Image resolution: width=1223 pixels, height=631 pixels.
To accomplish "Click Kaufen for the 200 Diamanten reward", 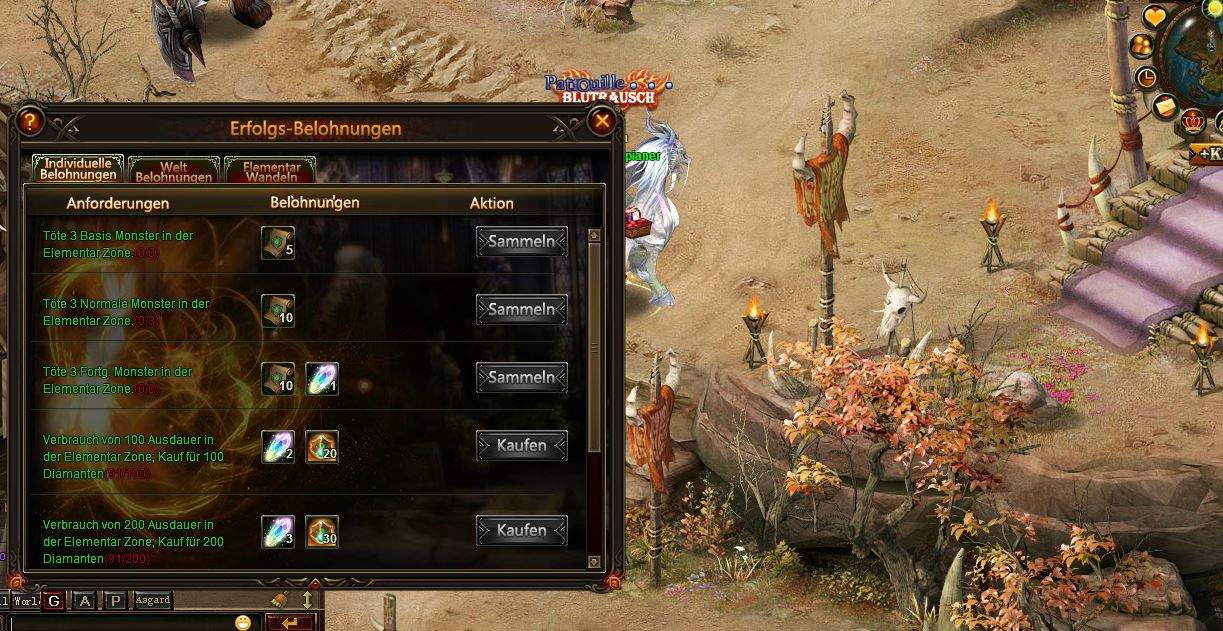I will (x=521, y=530).
